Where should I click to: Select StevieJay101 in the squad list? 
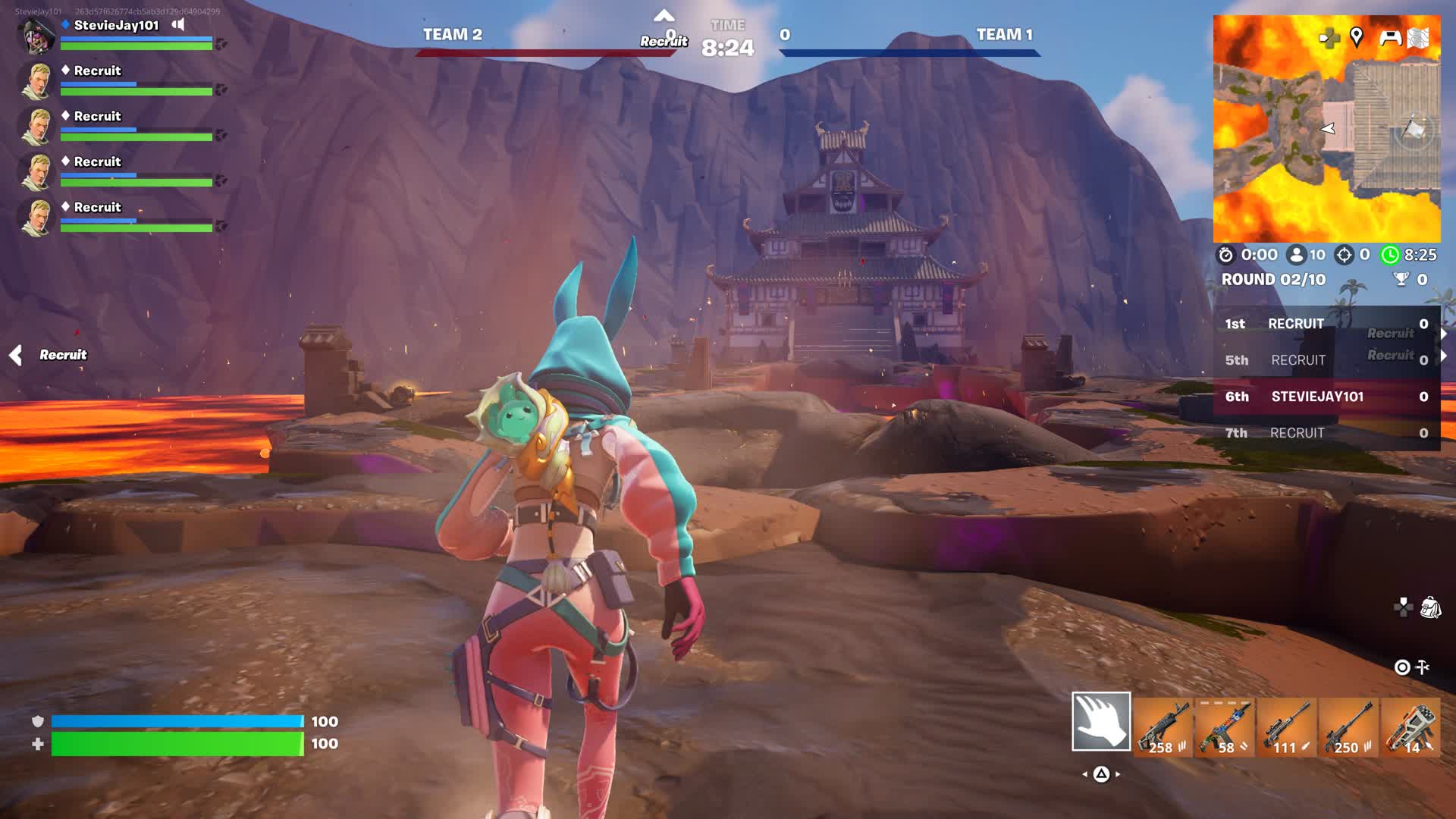pos(116,25)
